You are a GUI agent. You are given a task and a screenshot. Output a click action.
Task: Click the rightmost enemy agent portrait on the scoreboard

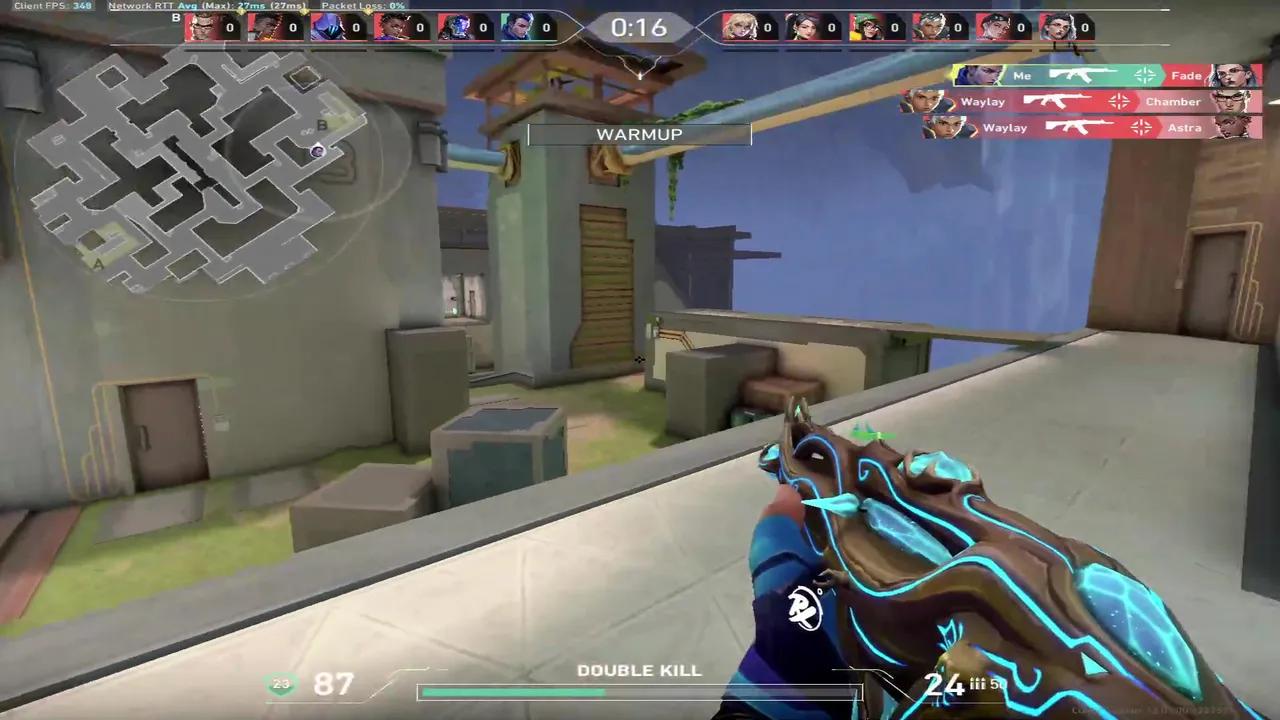[1058, 27]
